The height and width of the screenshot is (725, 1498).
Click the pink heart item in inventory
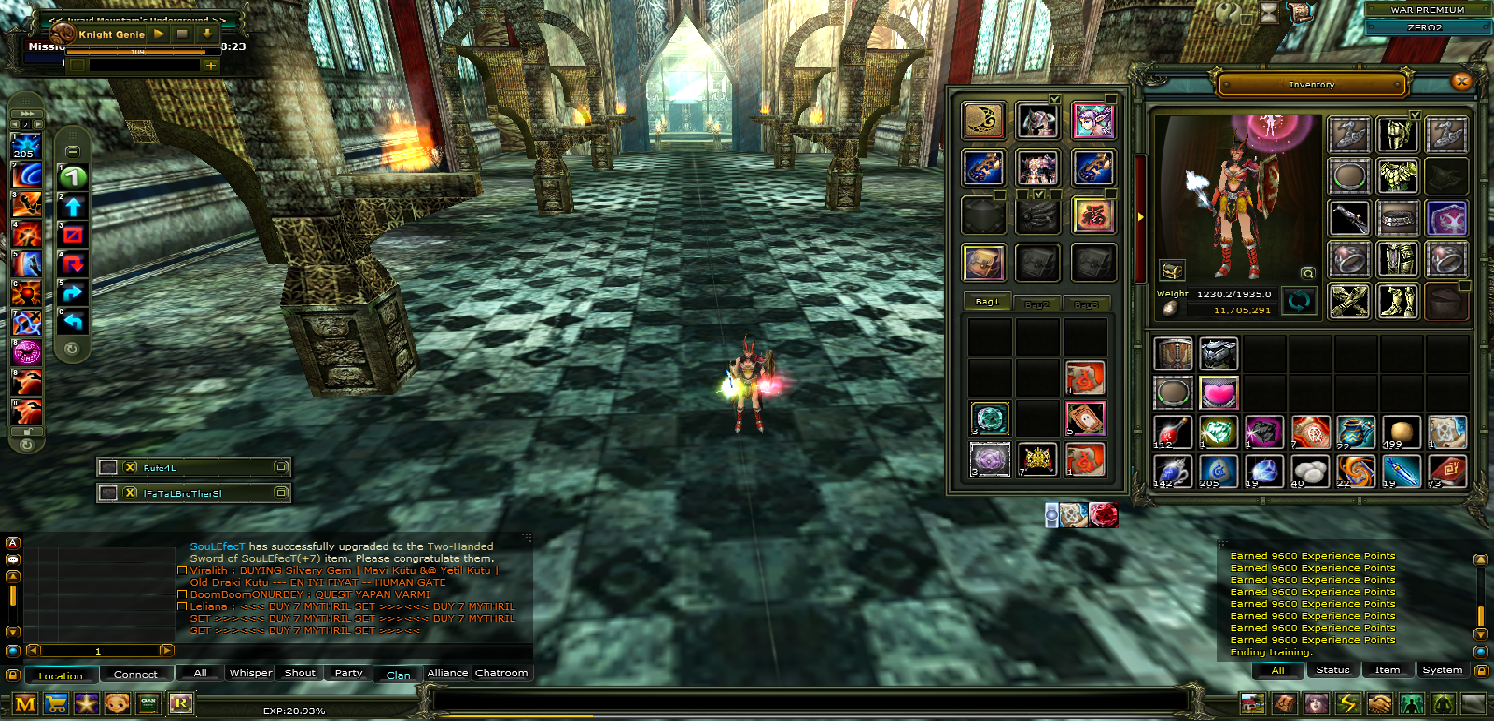click(x=1219, y=393)
